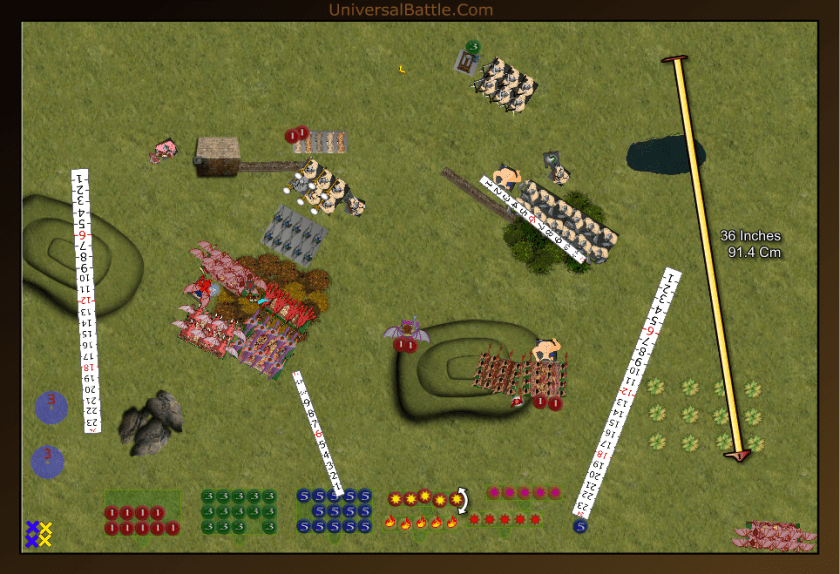This screenshot has width=840, height=574.
Task: Select the bat-winged unit with two red counters
Action: pyautogui.click(x=407, y=331)
